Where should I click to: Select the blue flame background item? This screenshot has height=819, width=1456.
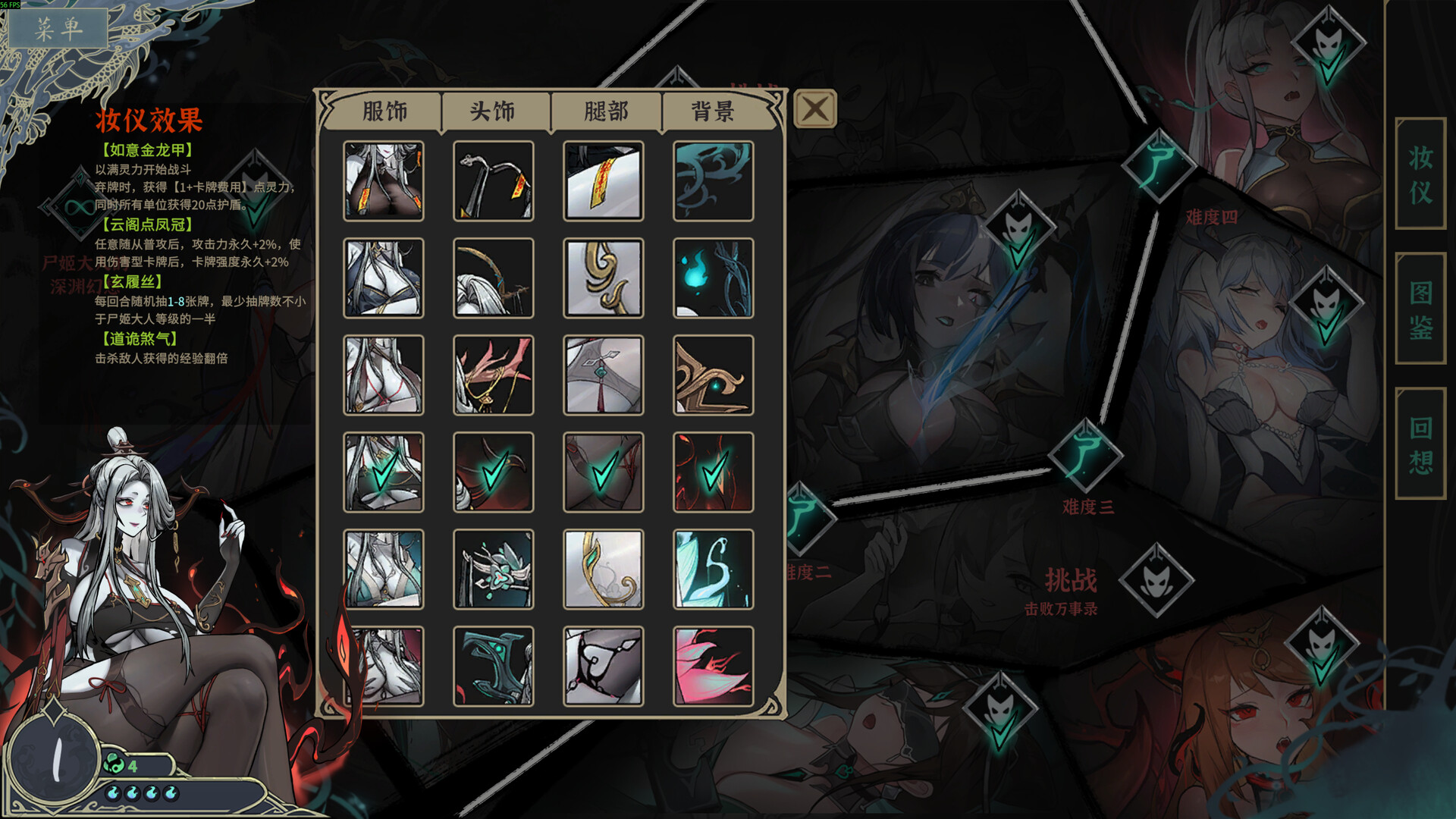point(713,278)
